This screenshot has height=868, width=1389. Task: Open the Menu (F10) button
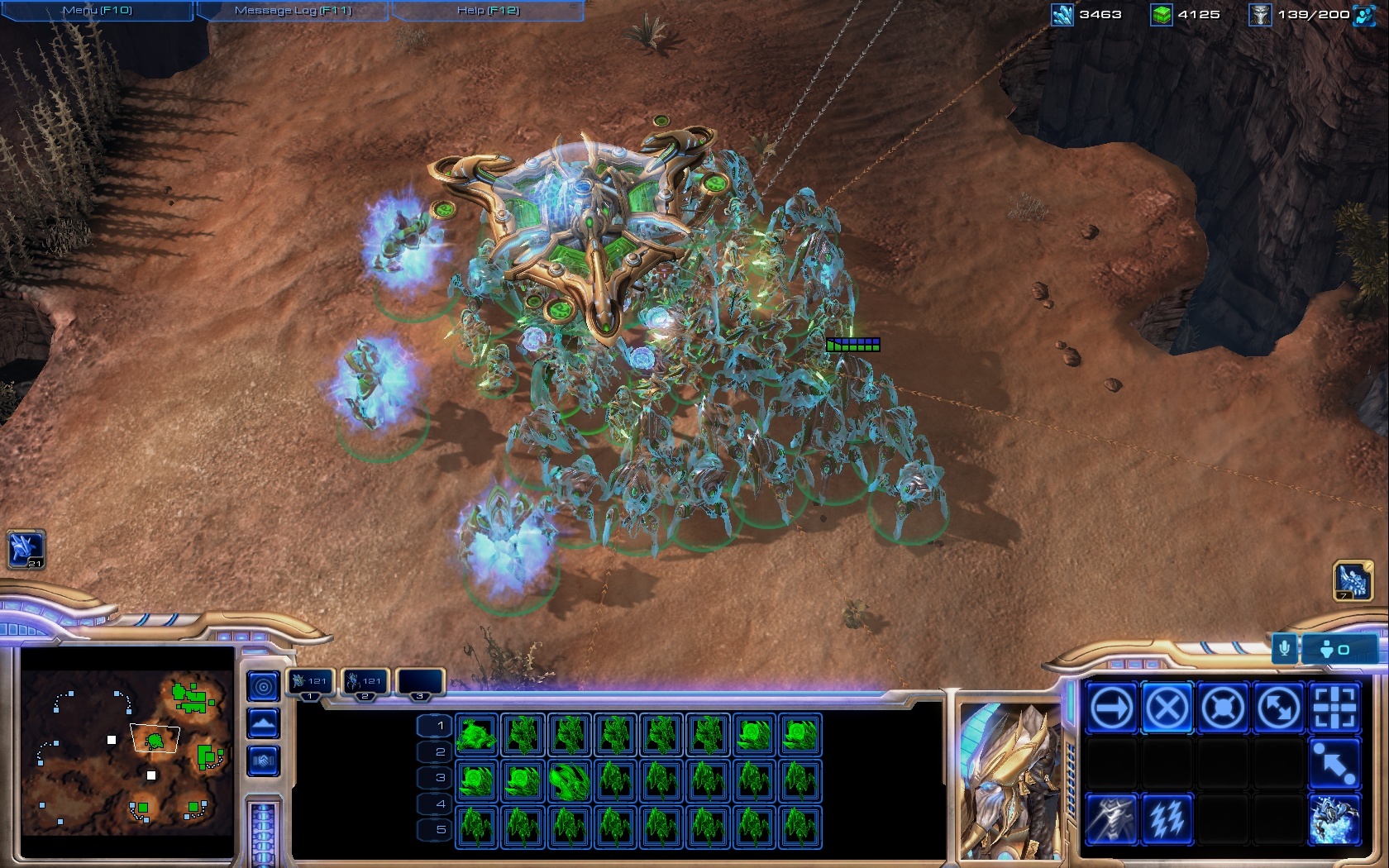click(x=97, y=11)
